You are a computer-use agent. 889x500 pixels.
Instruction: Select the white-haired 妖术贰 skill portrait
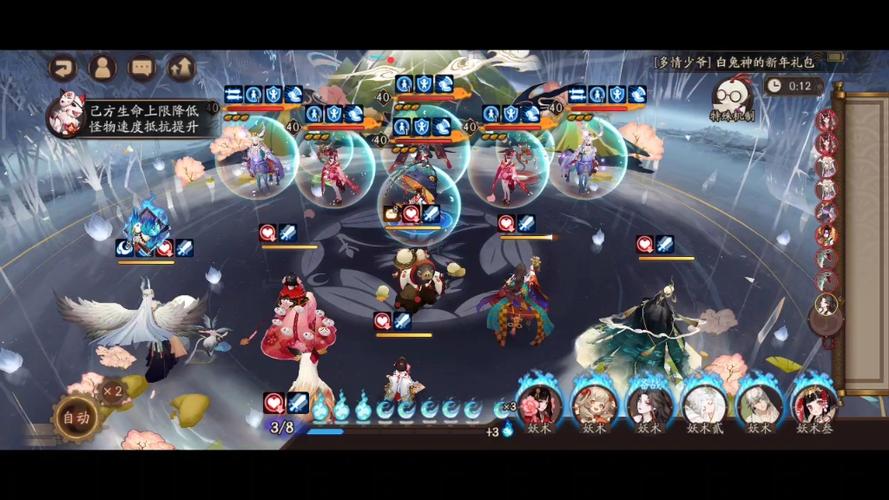point(704,404)
